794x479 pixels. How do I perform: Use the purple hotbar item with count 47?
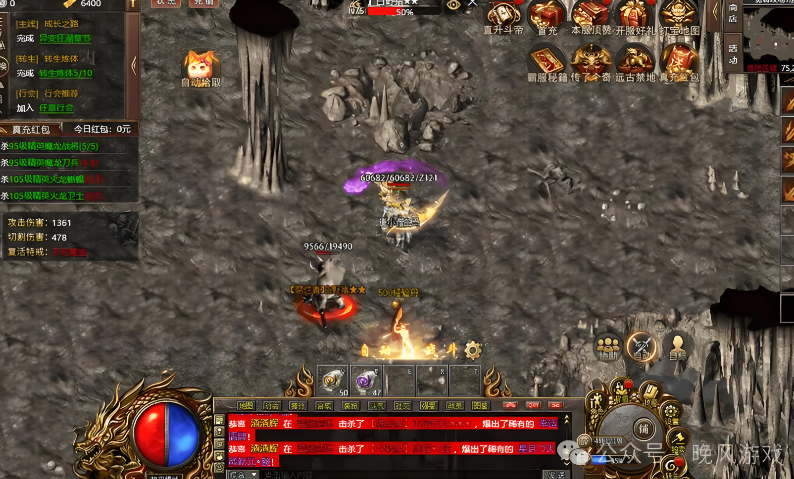365,380
